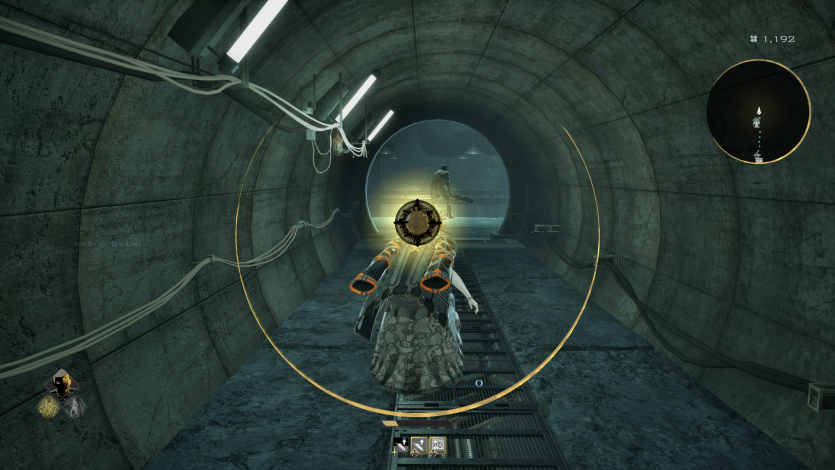Click the black-background blade skill slot
This screenshot has width=835, height=470.
pos(402,447)
